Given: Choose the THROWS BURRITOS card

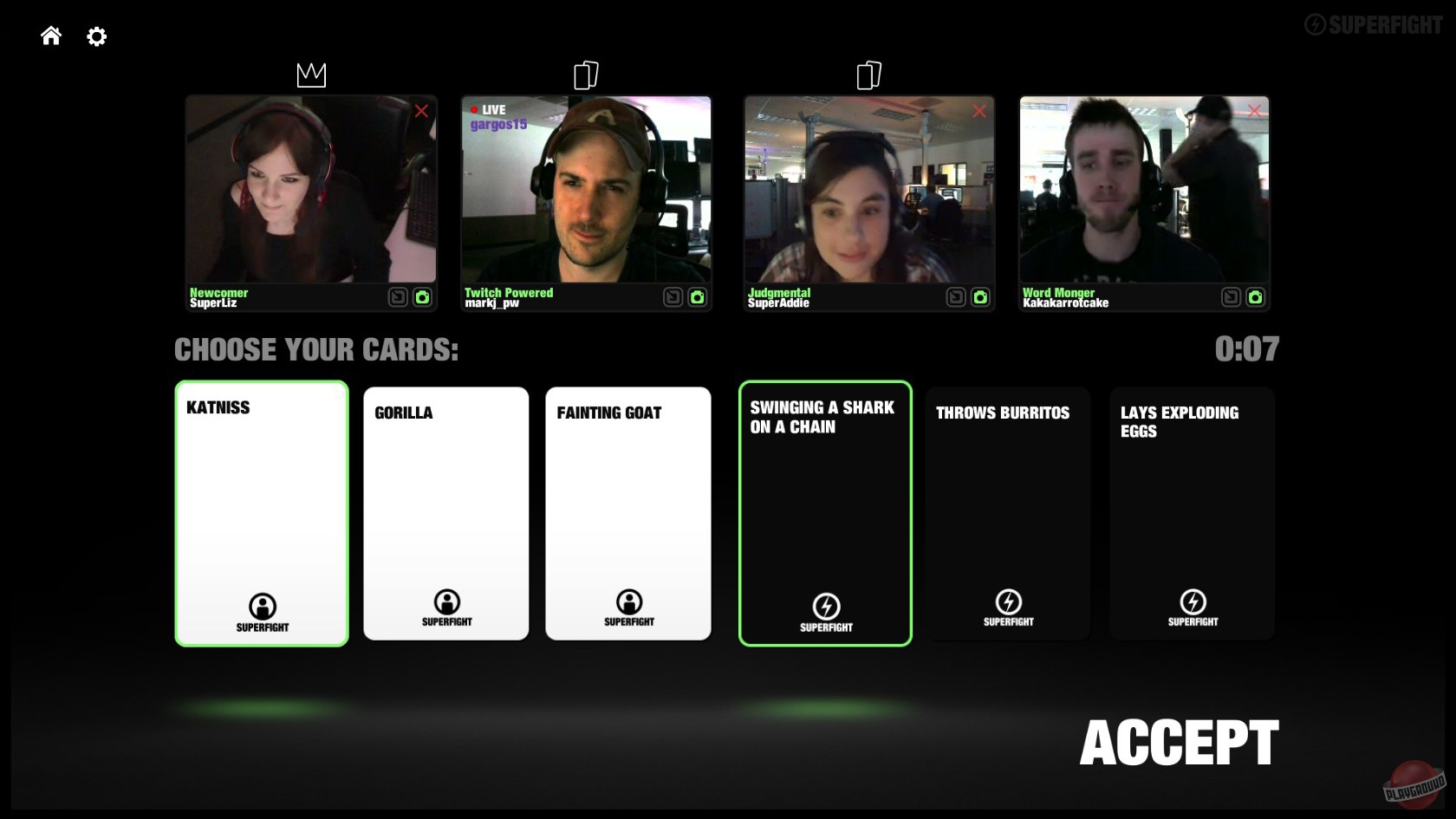Looking at the screenshot, I should pos(1008,513).
